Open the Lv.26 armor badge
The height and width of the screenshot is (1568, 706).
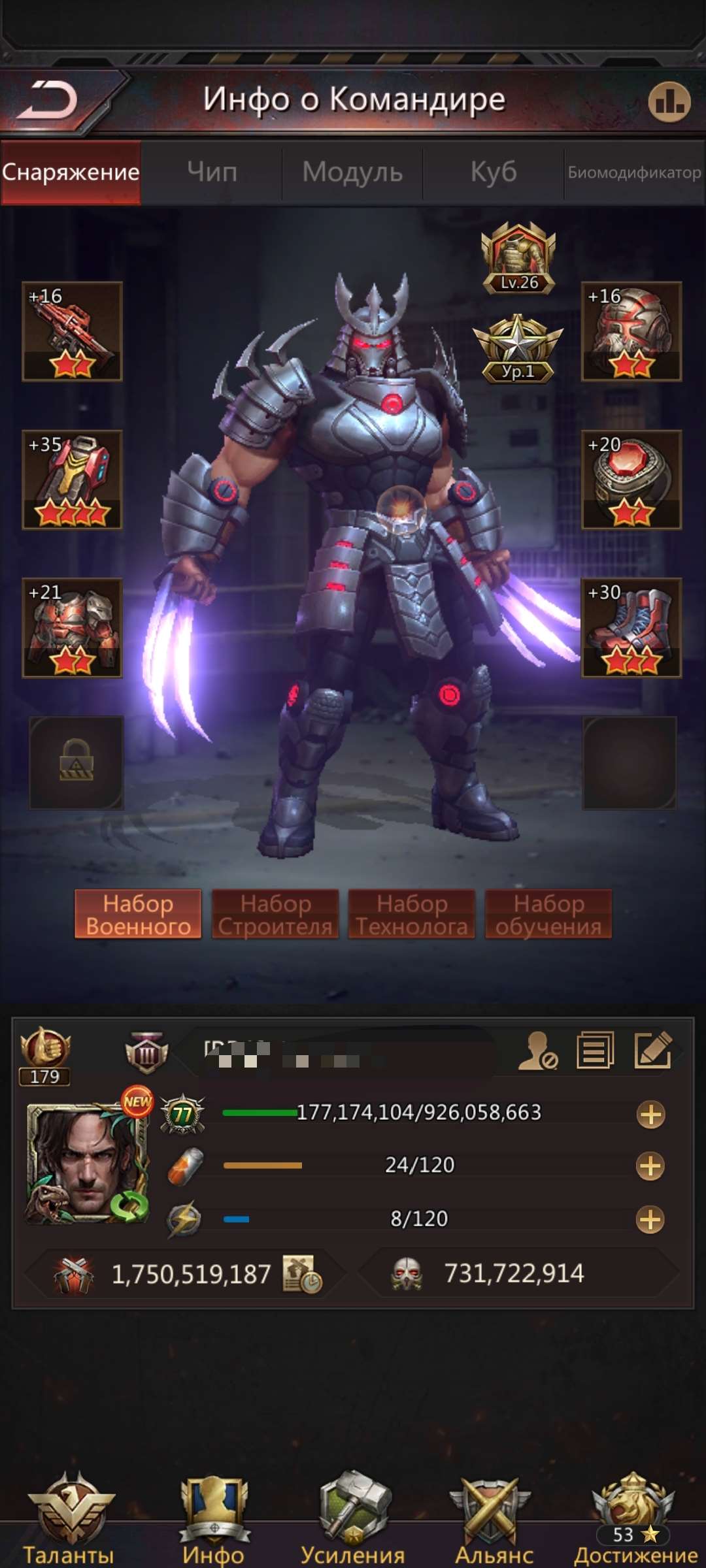(x=518, y=258)
